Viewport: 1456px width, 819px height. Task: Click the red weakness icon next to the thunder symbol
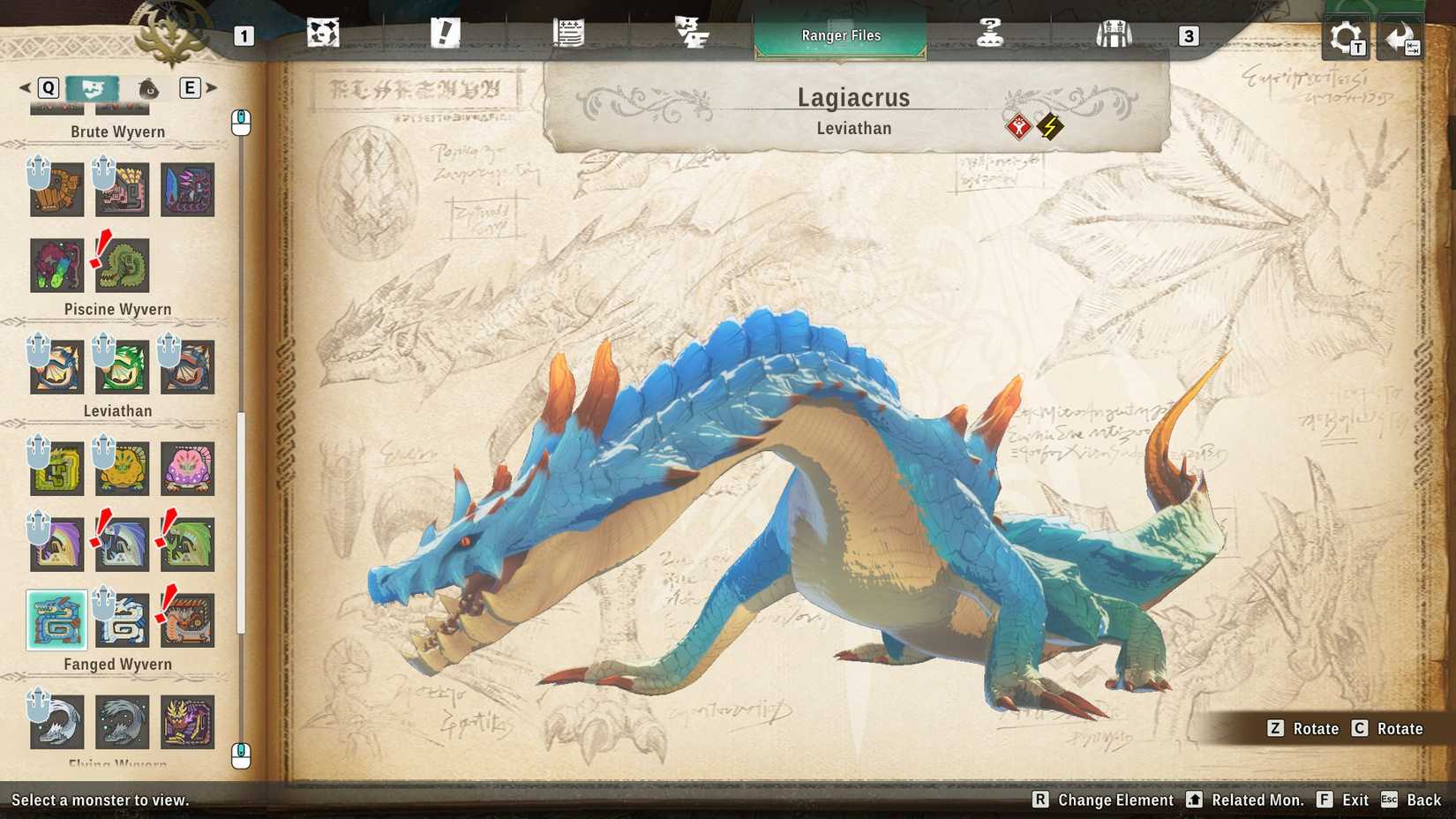click(1017, 124)
